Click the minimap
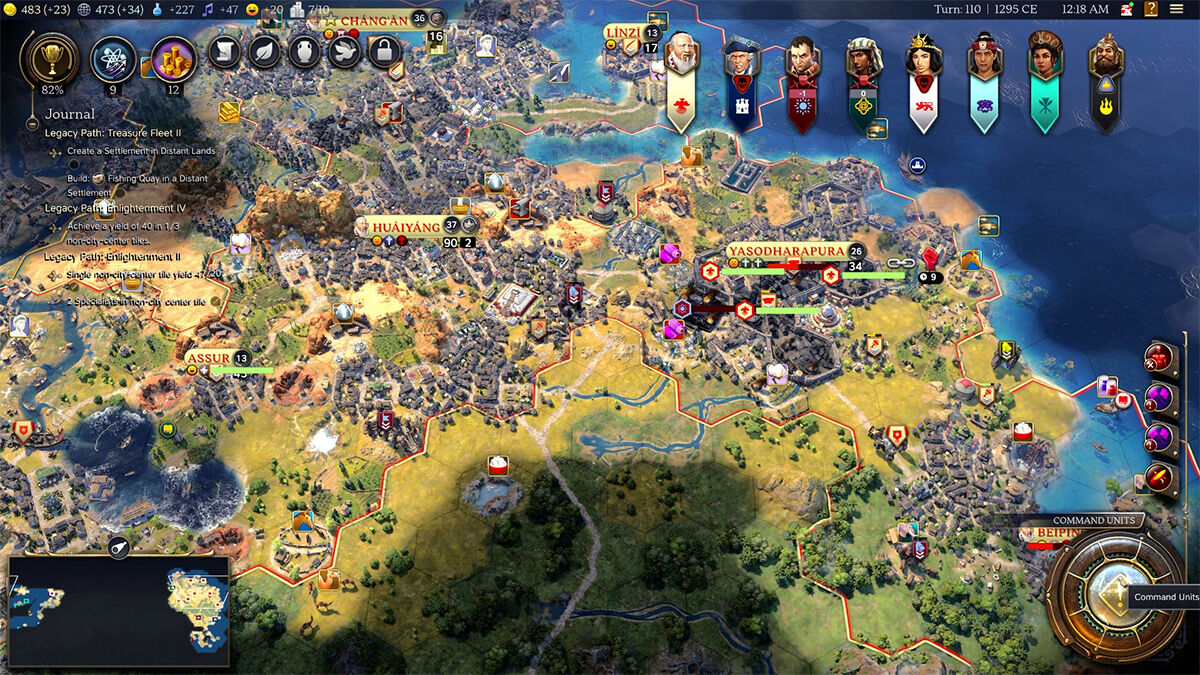This screenshot has height=675, width=1200. click(x=118, y=611)
